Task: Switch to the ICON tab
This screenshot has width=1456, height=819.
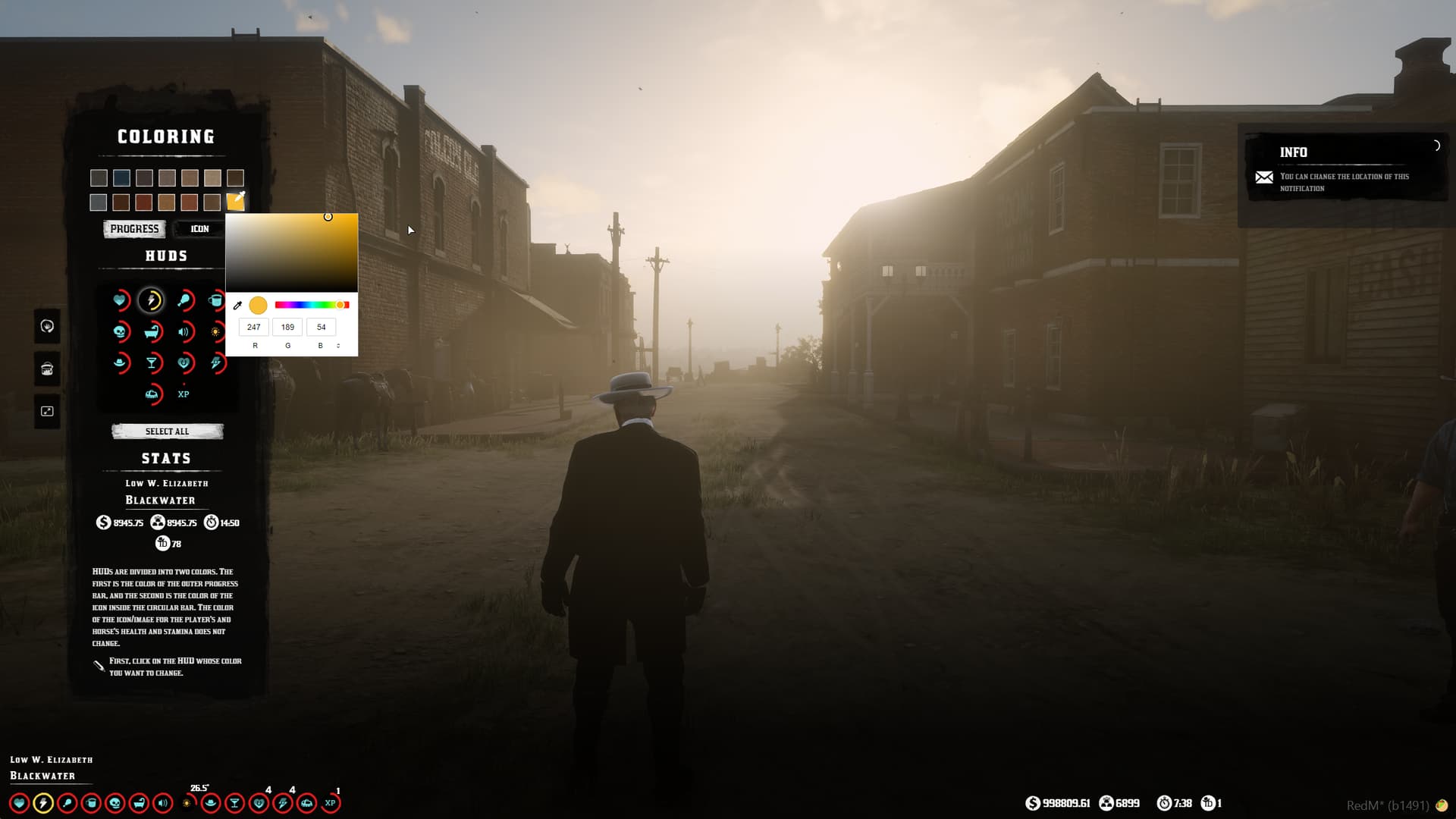Action: coord(199,228)
